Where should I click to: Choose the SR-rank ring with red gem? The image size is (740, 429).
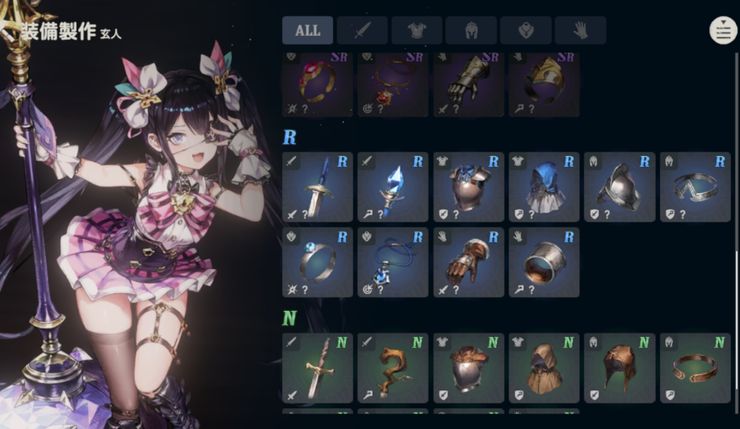click(x=317, y=80)
